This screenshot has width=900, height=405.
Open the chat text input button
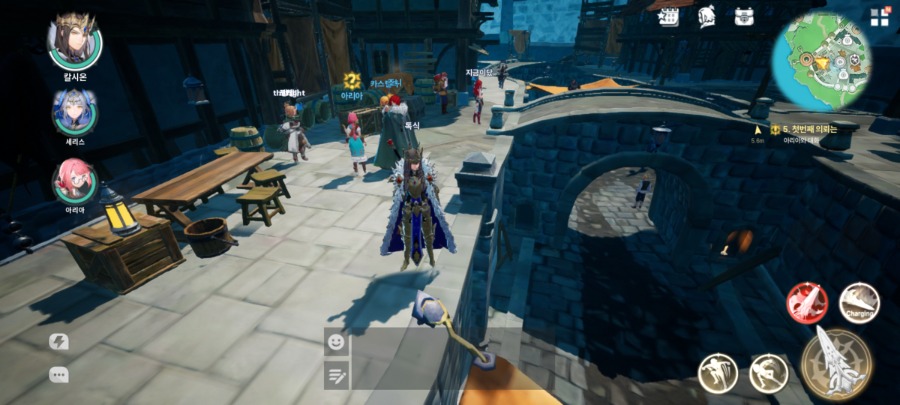pos(336,374)
